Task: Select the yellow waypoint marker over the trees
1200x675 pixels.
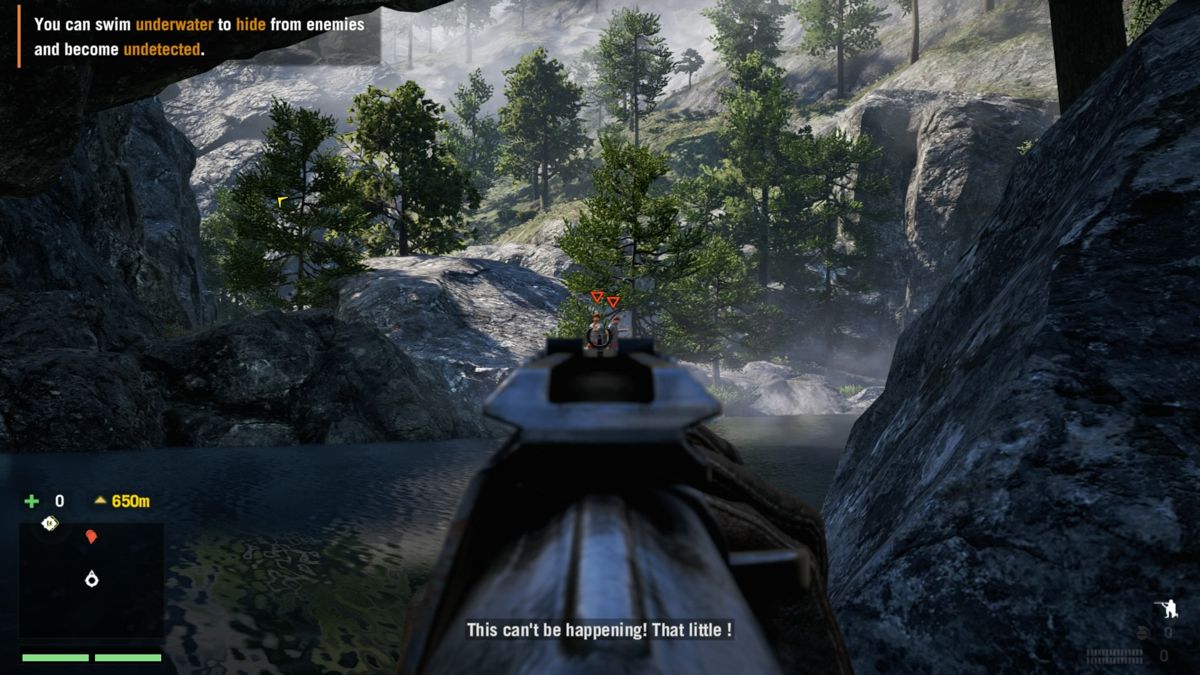Action: point(282,201)
